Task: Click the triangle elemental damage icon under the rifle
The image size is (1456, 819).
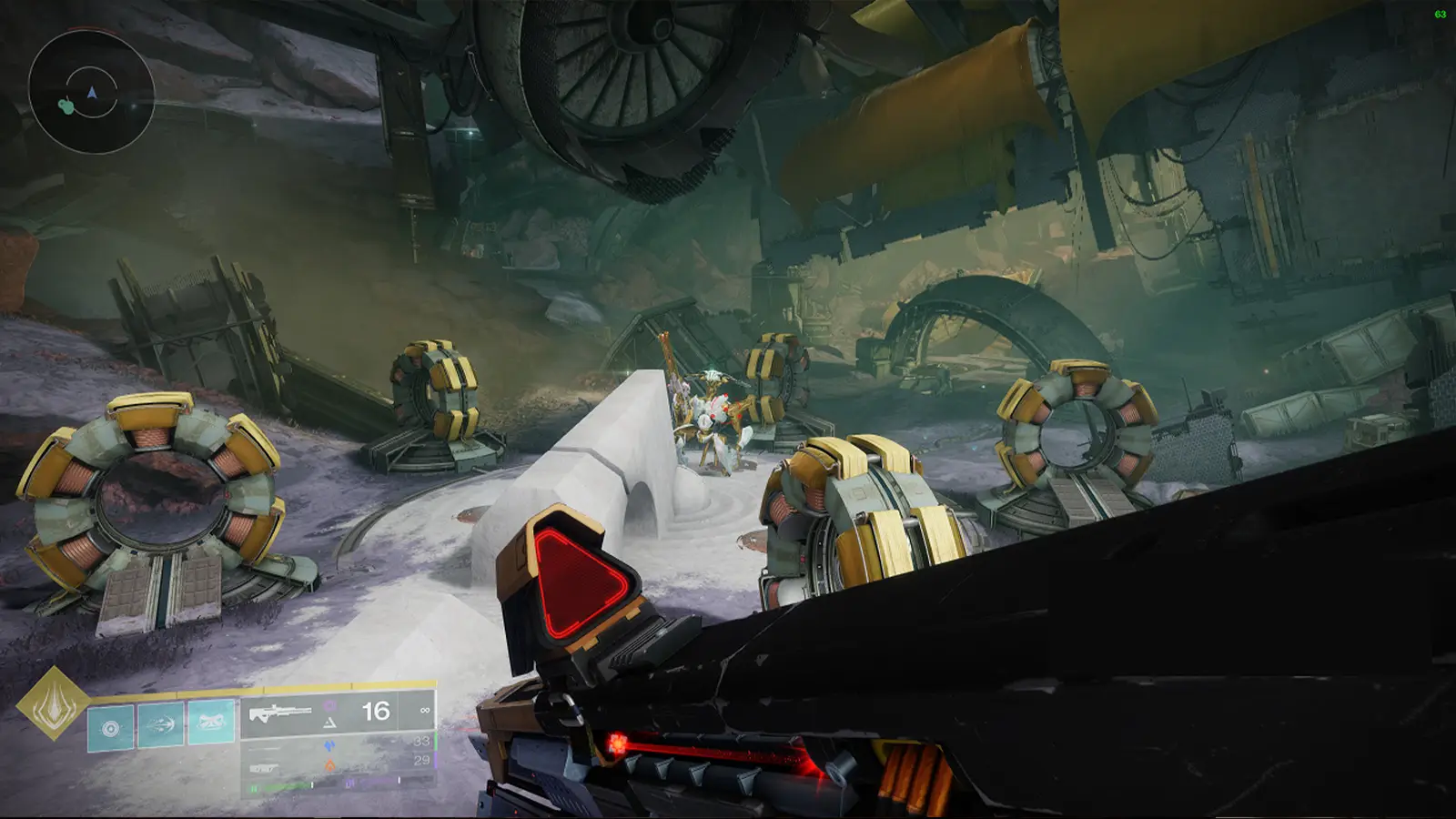Action: pyautogui.click(x=330, y=724)
